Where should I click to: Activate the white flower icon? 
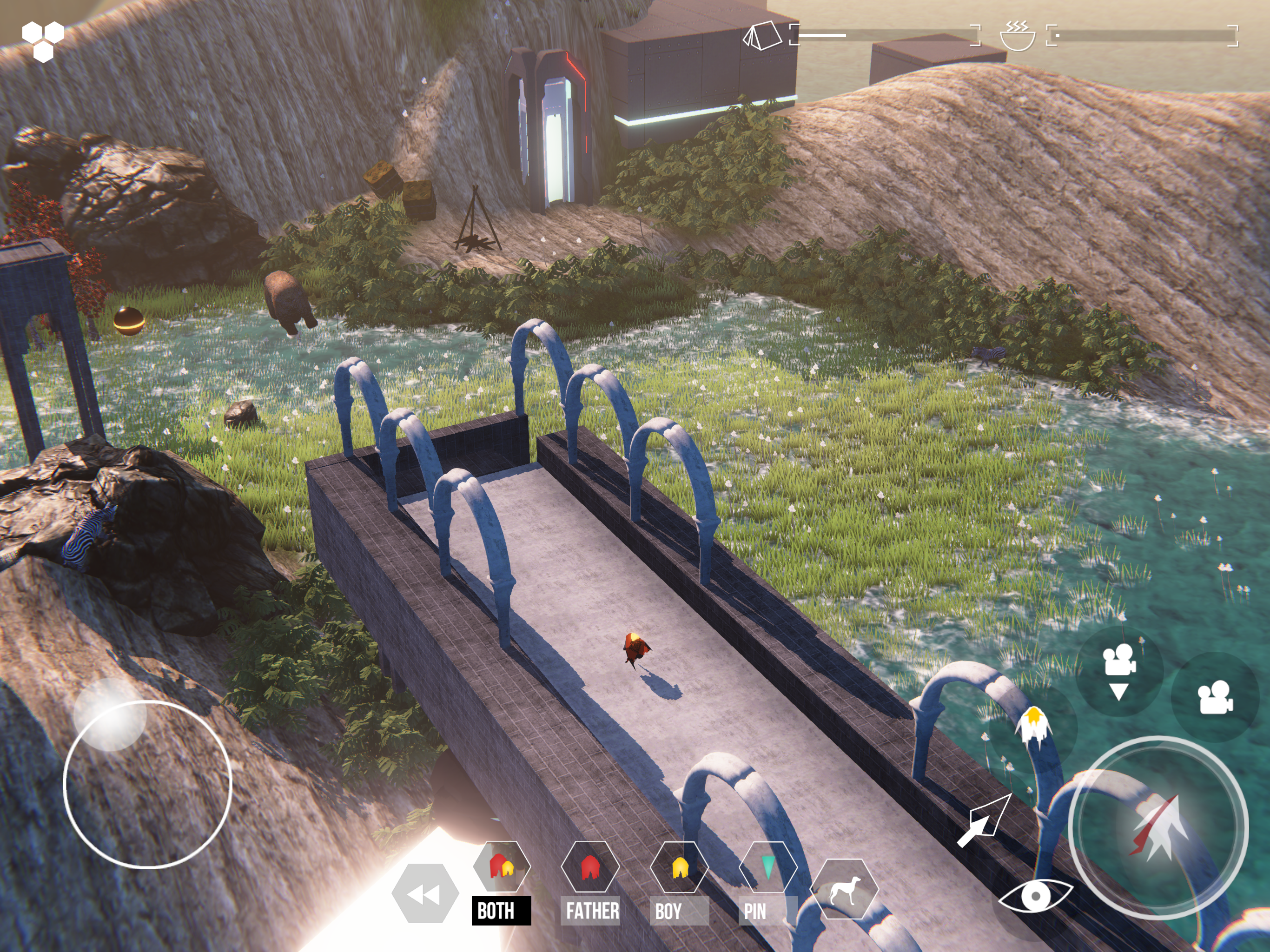click(x=1033, y=727)
